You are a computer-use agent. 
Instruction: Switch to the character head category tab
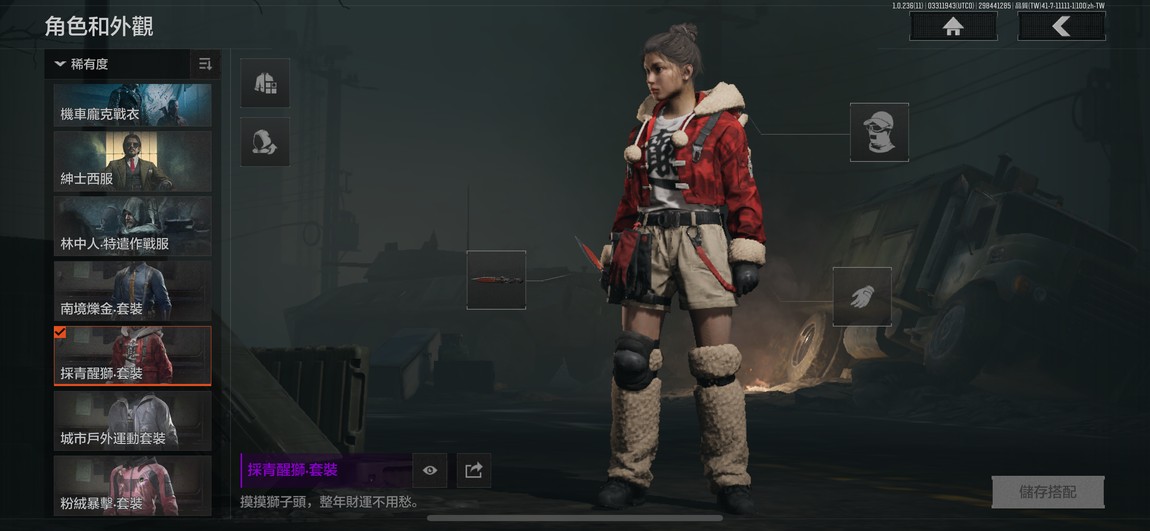point(265,142)
